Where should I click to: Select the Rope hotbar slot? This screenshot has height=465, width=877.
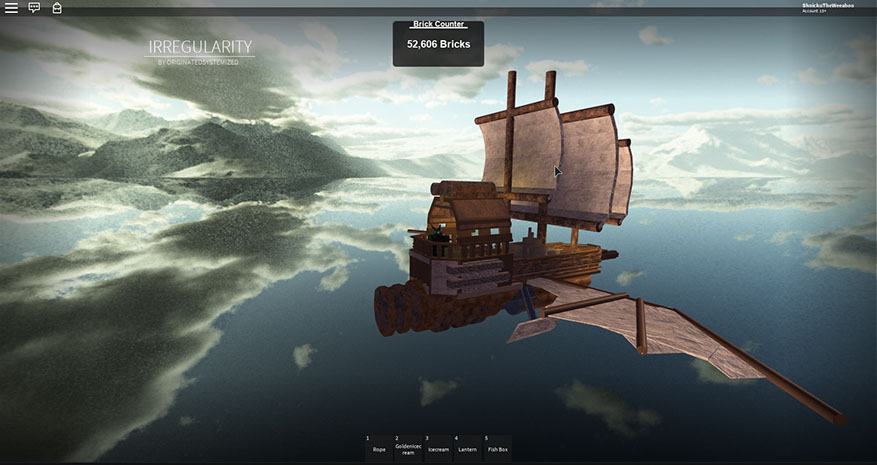point(379,447)
